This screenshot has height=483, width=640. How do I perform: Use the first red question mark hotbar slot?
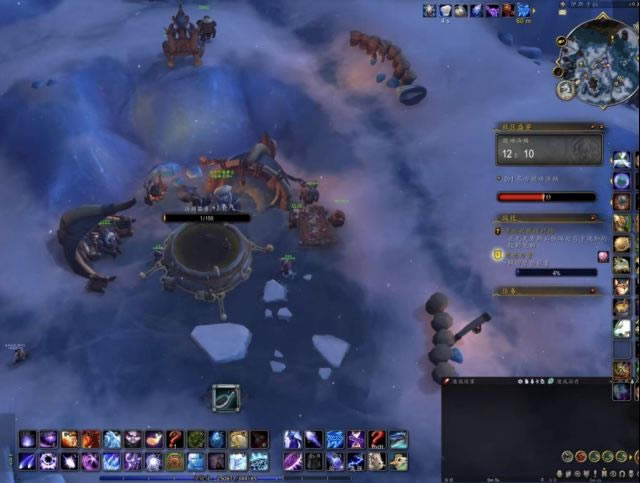pos(172,439)
